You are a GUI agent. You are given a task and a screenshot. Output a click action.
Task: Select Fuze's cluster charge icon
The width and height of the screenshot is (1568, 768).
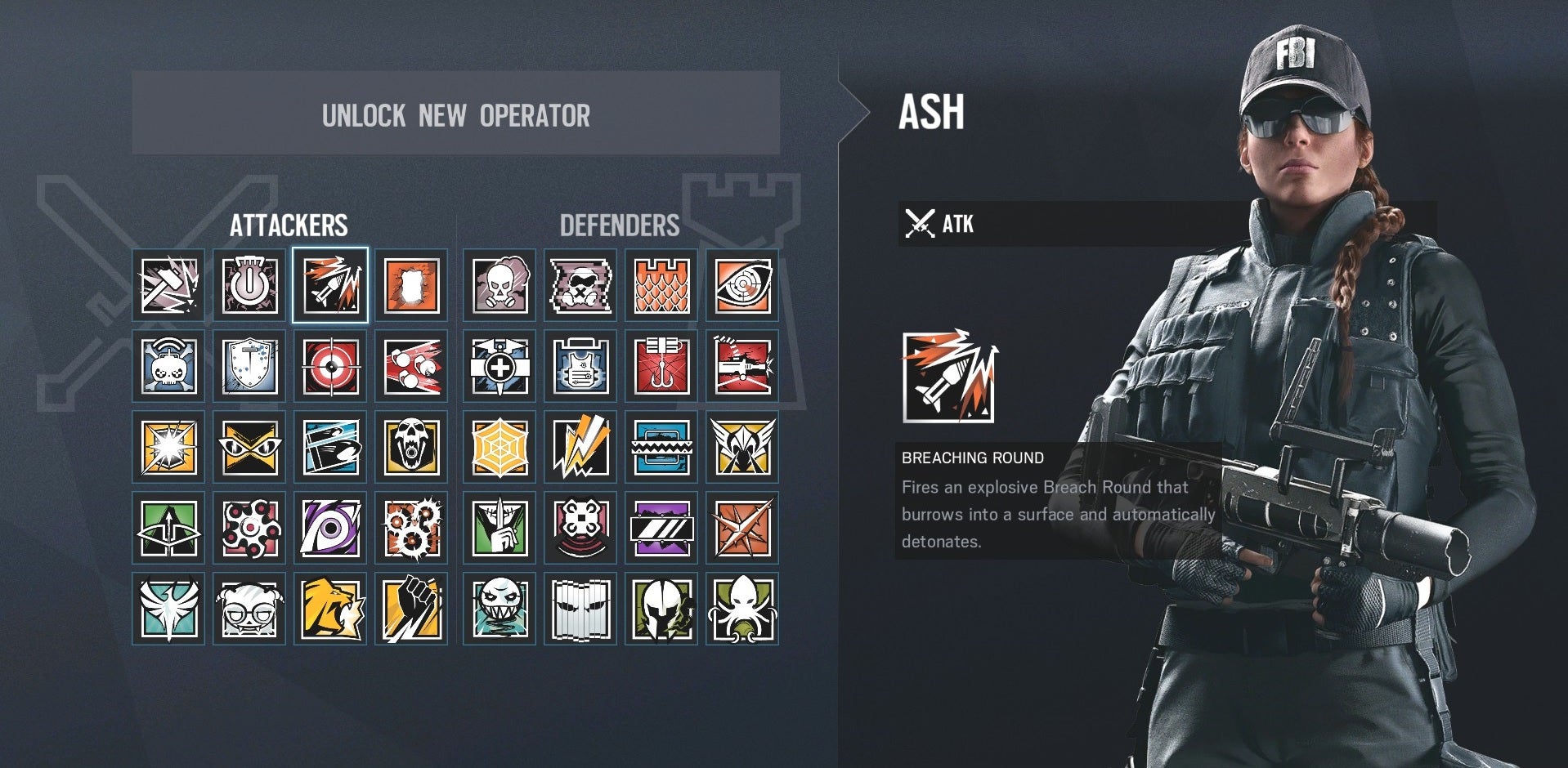(411, 366)
